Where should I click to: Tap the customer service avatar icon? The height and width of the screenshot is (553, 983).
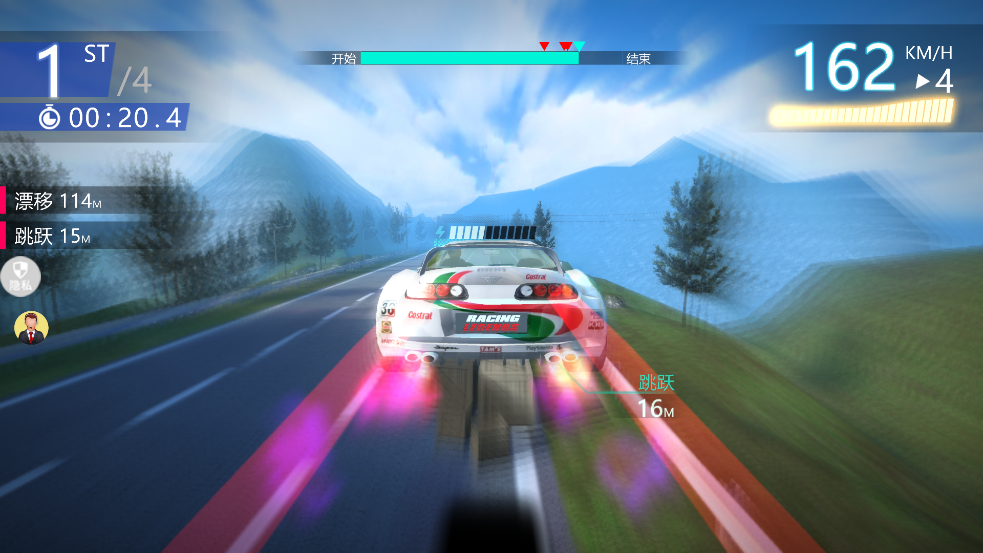tap(32, 327)
